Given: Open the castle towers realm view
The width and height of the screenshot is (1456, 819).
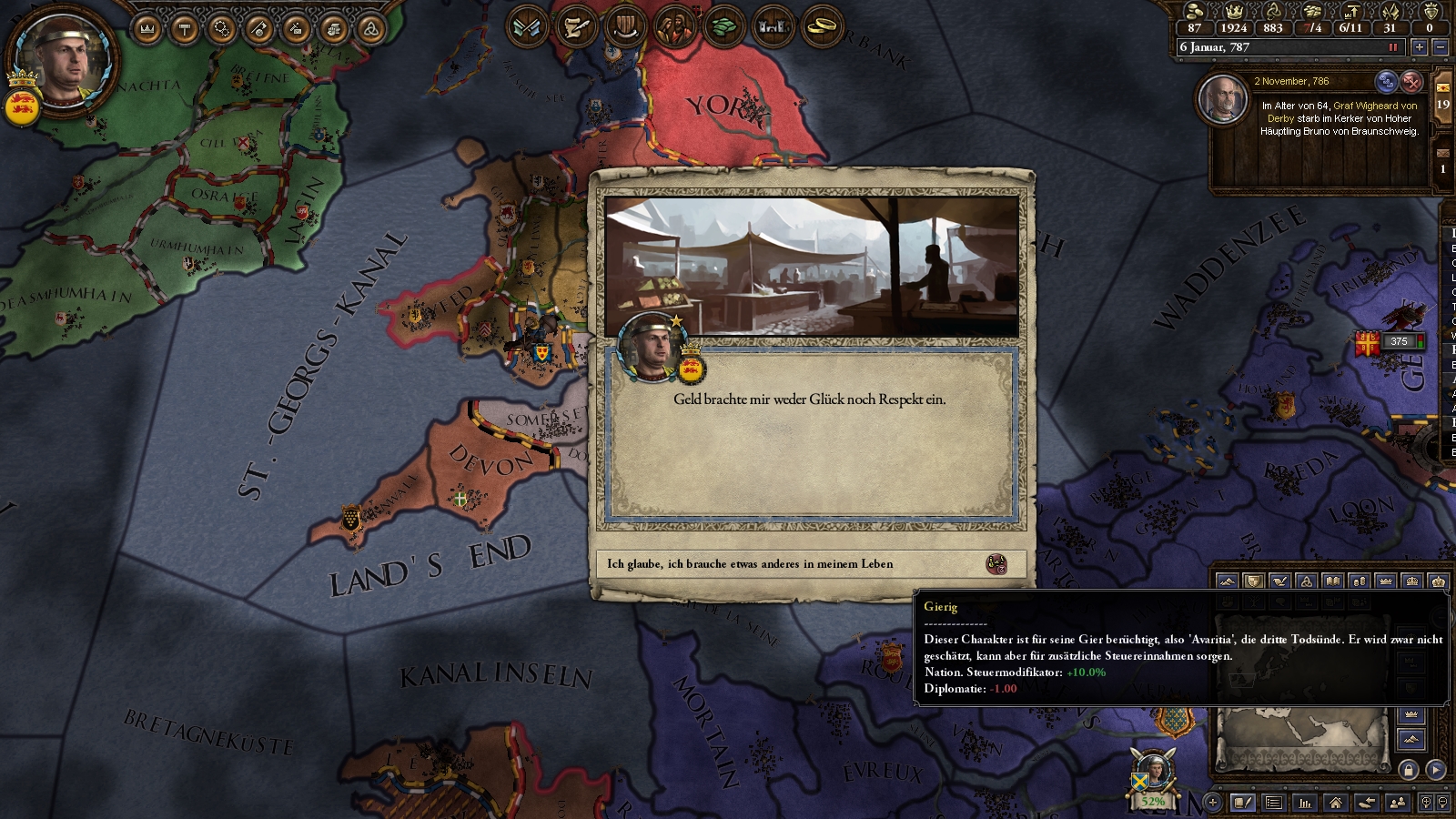Looking at the screenshot, I should click(773, 27).
